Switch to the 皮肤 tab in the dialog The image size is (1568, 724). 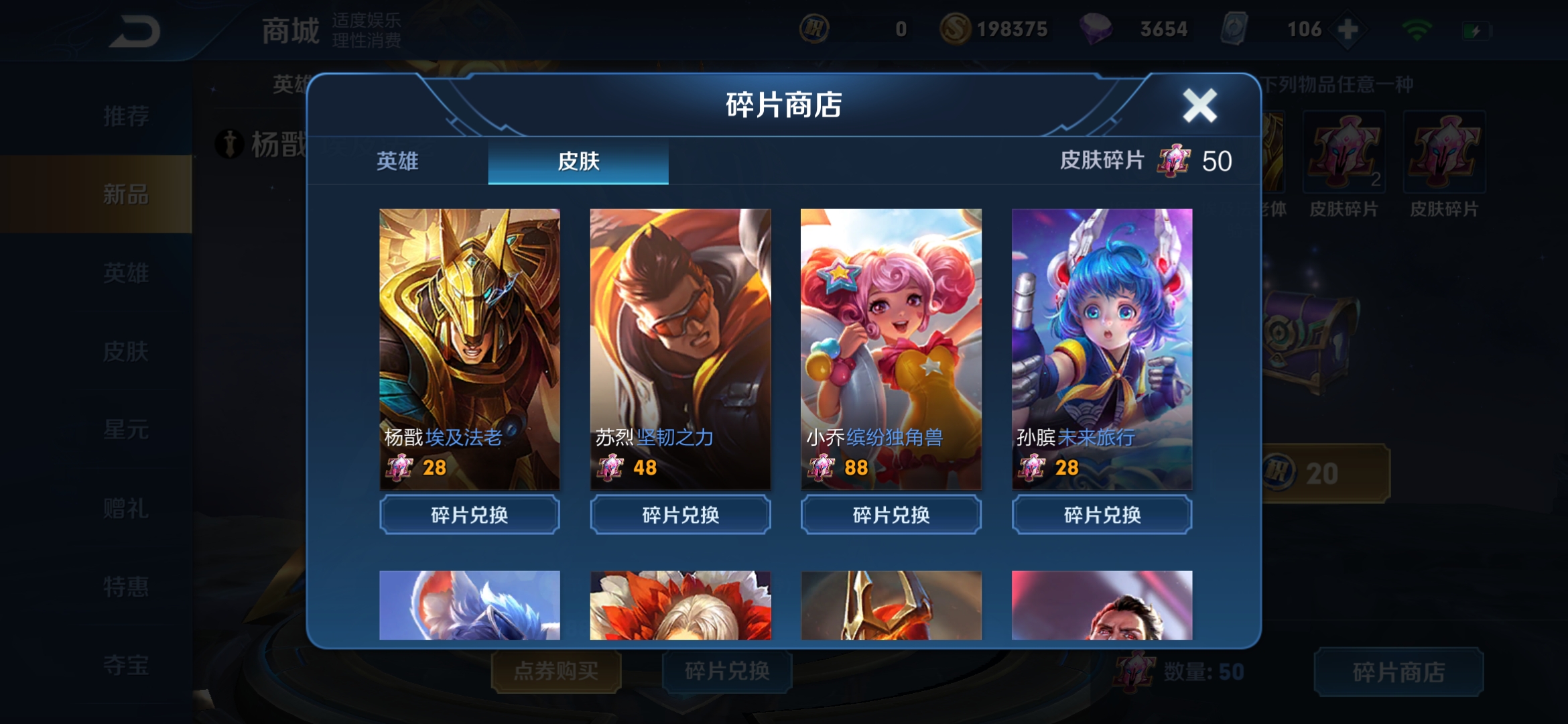579,161
